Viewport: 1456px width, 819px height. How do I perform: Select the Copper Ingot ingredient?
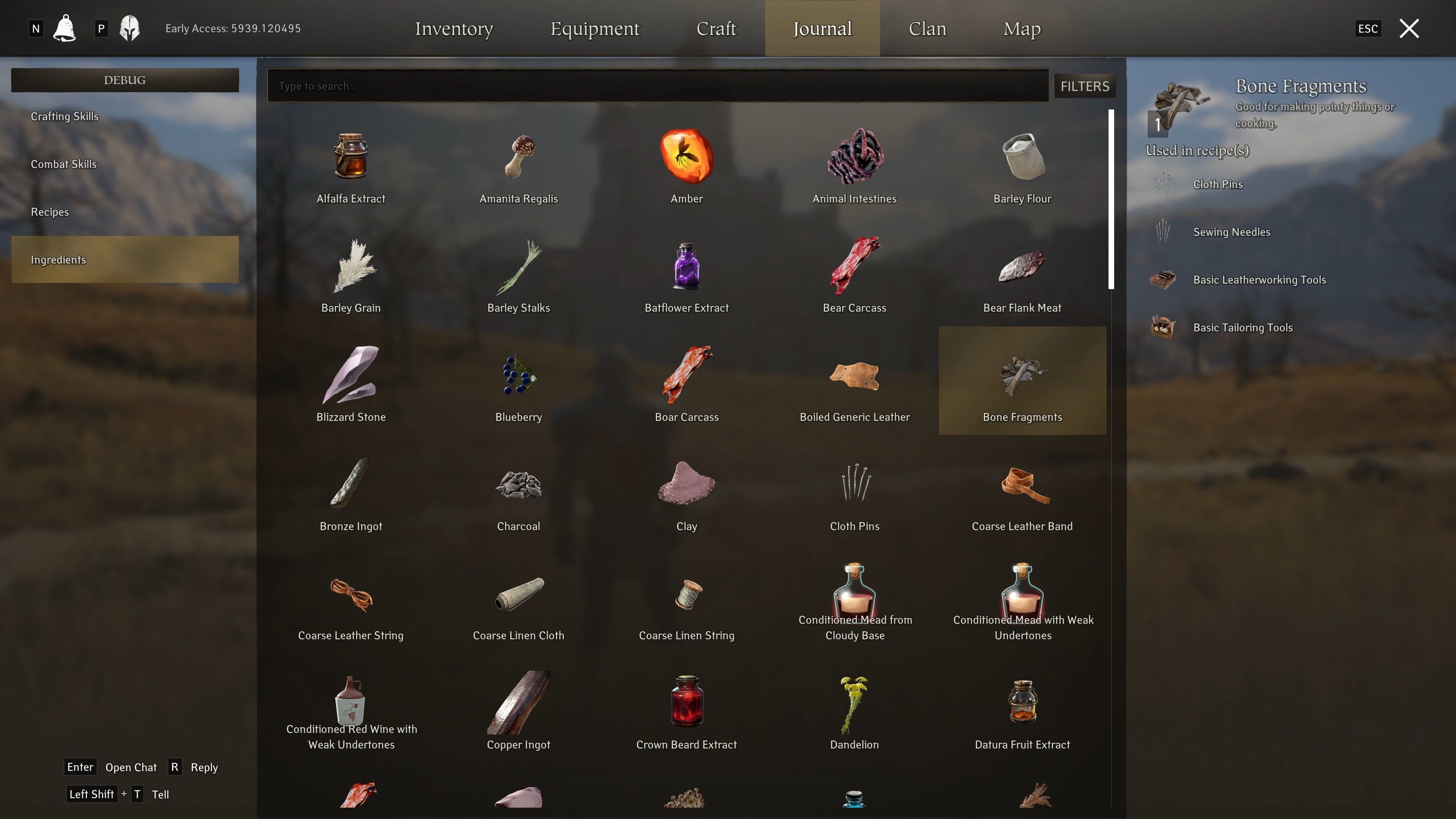tap(518, 711)
